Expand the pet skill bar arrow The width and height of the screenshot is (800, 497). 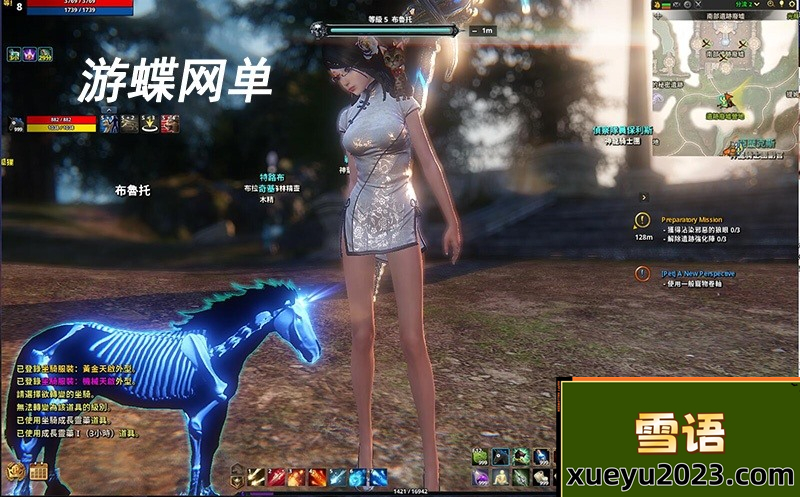tap(111, 110)
